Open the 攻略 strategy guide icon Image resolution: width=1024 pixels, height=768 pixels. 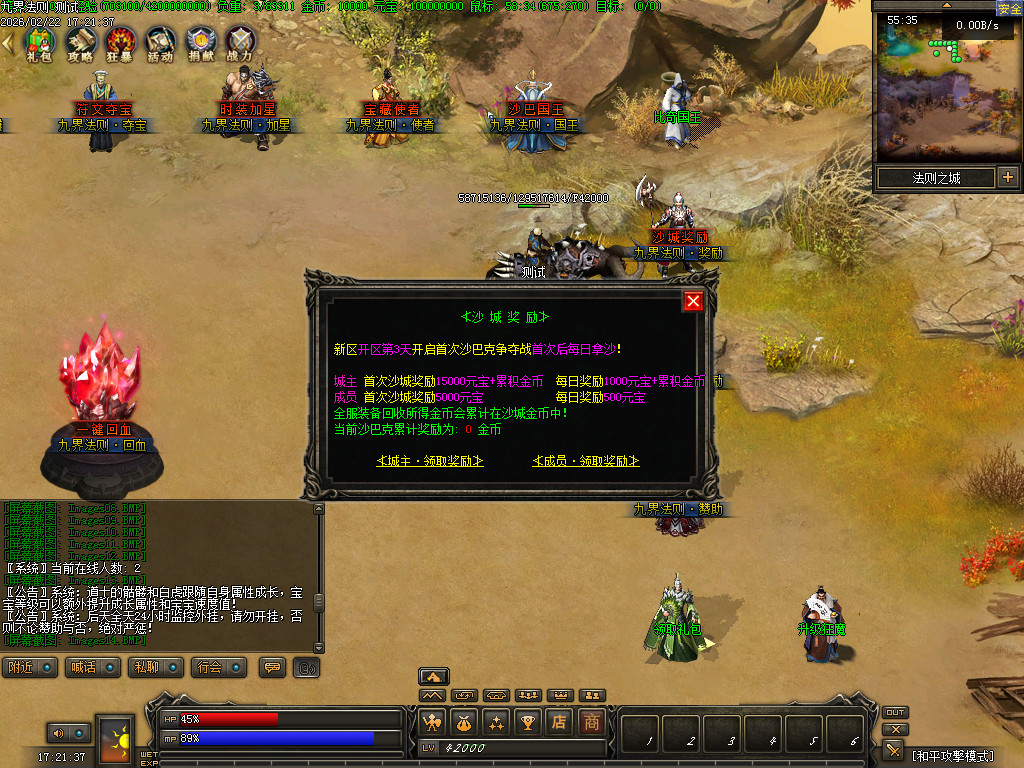click(x=80, y=42)
